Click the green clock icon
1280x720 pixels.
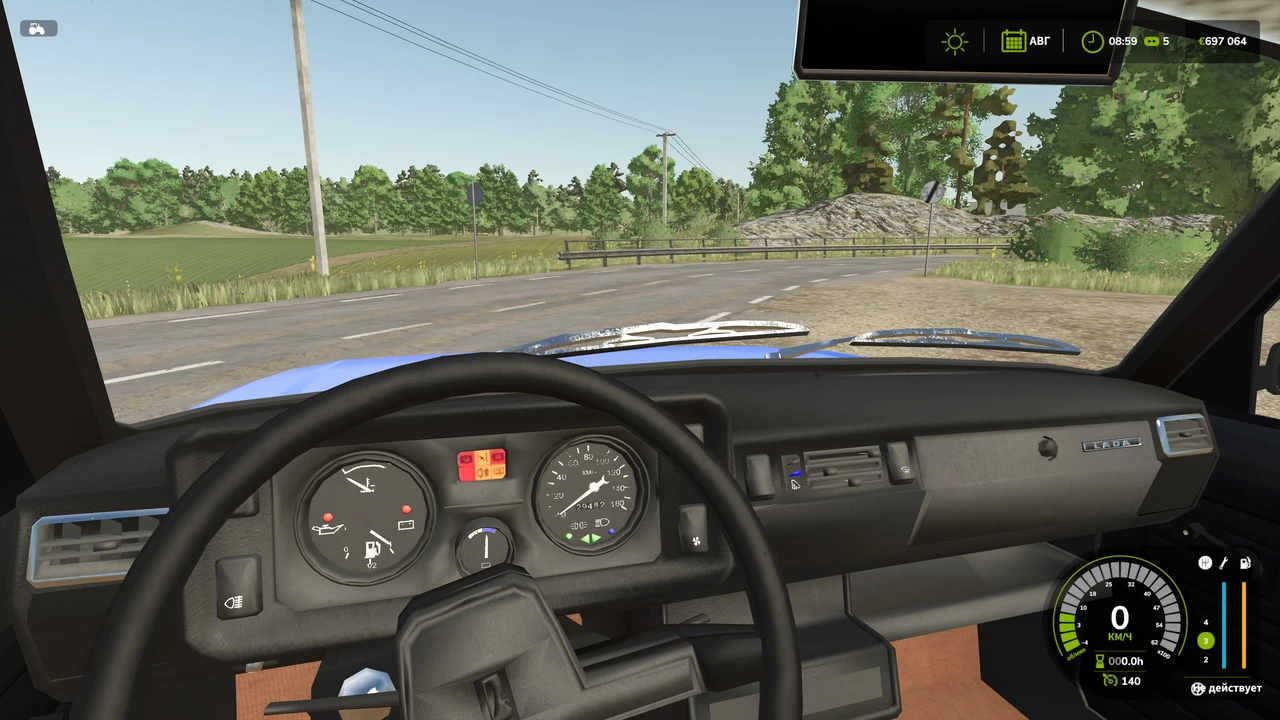tap(1092, 41)
